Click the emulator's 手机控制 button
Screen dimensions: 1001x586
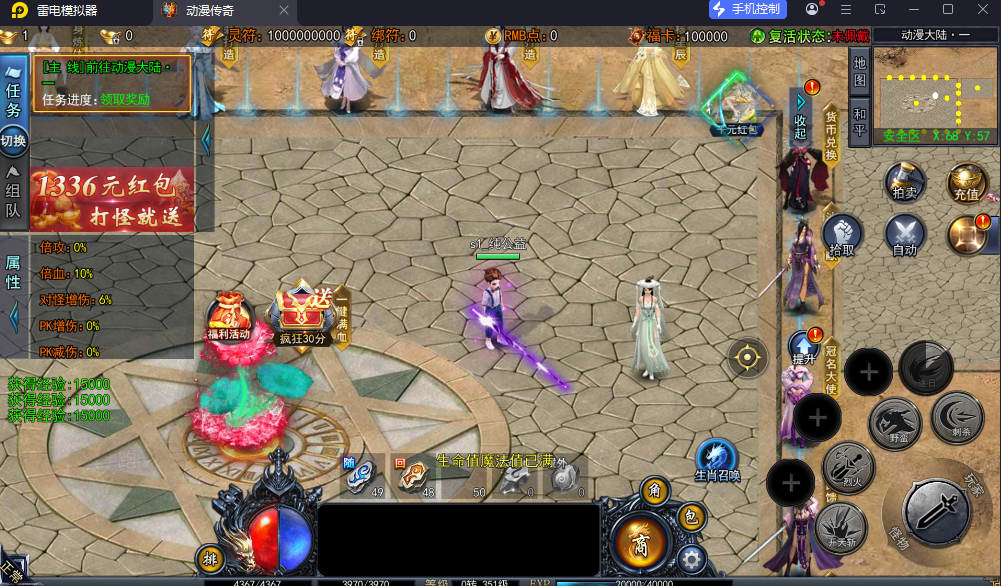pyautogui.click(x=748, y=10)
